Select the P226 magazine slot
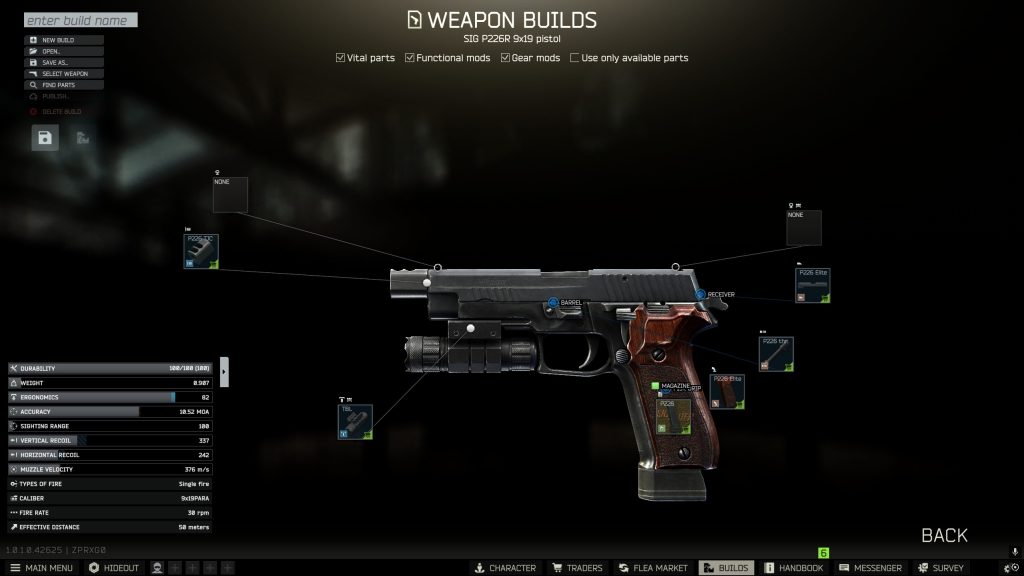This screenshot has height=576, width=1024. 673,416
